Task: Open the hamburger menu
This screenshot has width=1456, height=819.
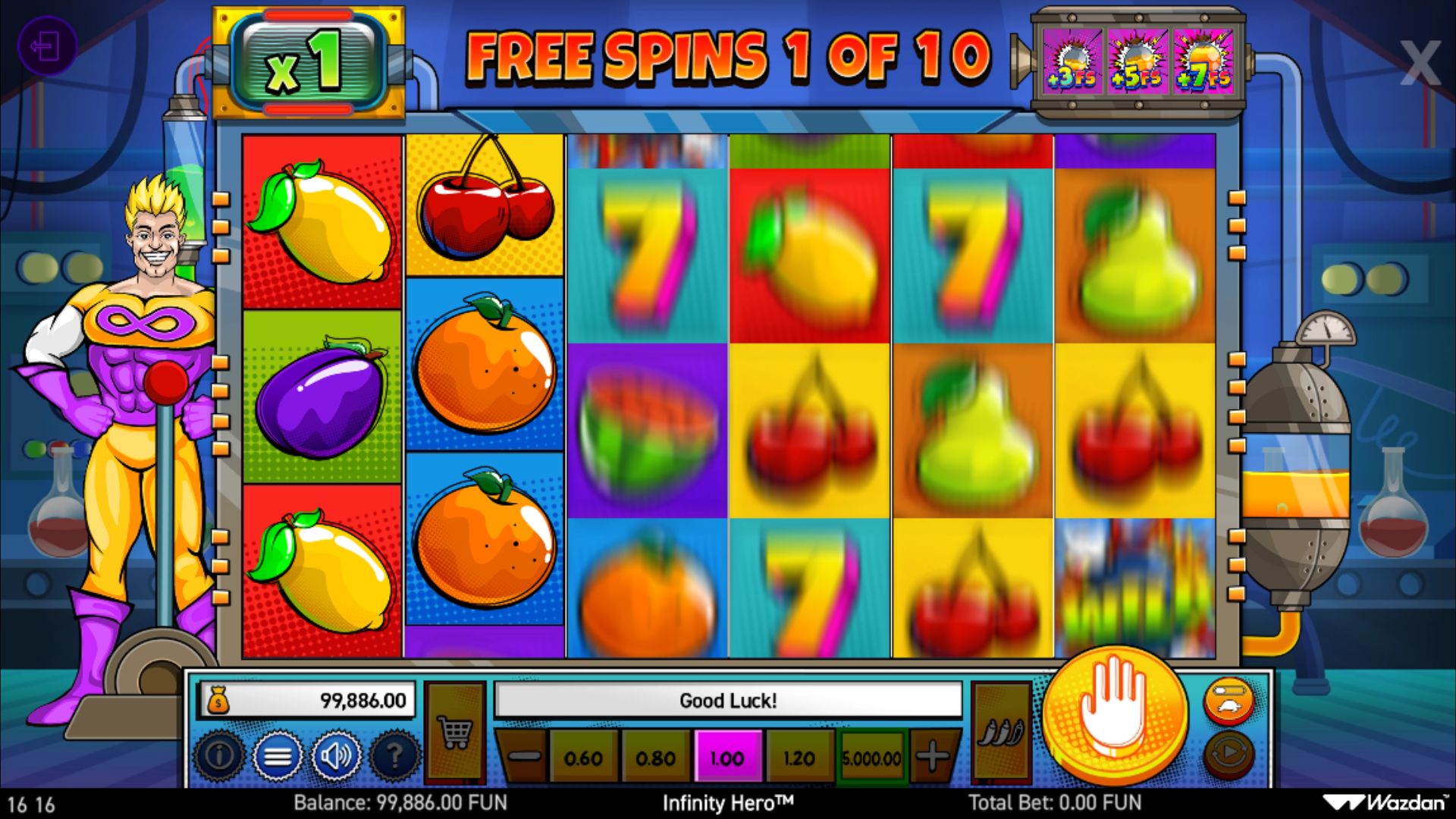Action: [278, 755]
